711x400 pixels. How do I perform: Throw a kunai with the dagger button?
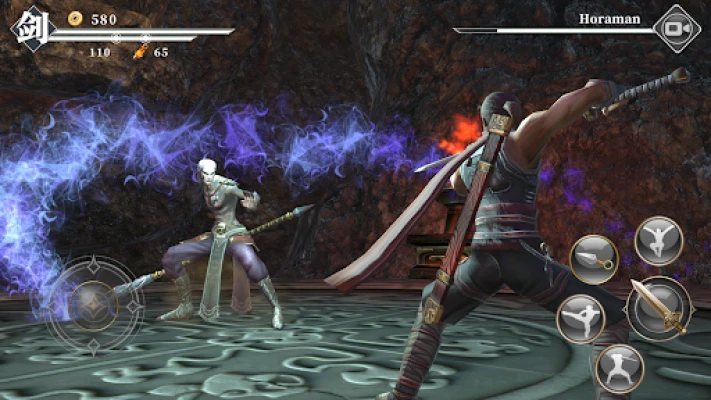[592, 258]
